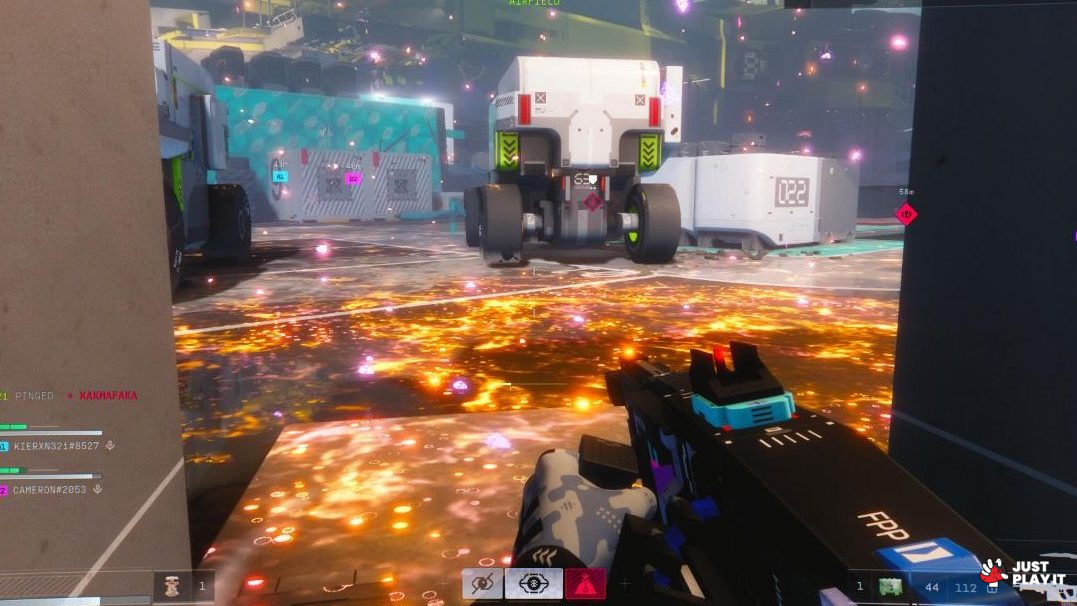The height and width of the screenshot is (606, 1077).
Task: Click the magenta squad marker numbered 02
Action: click(x=352, y=178)
